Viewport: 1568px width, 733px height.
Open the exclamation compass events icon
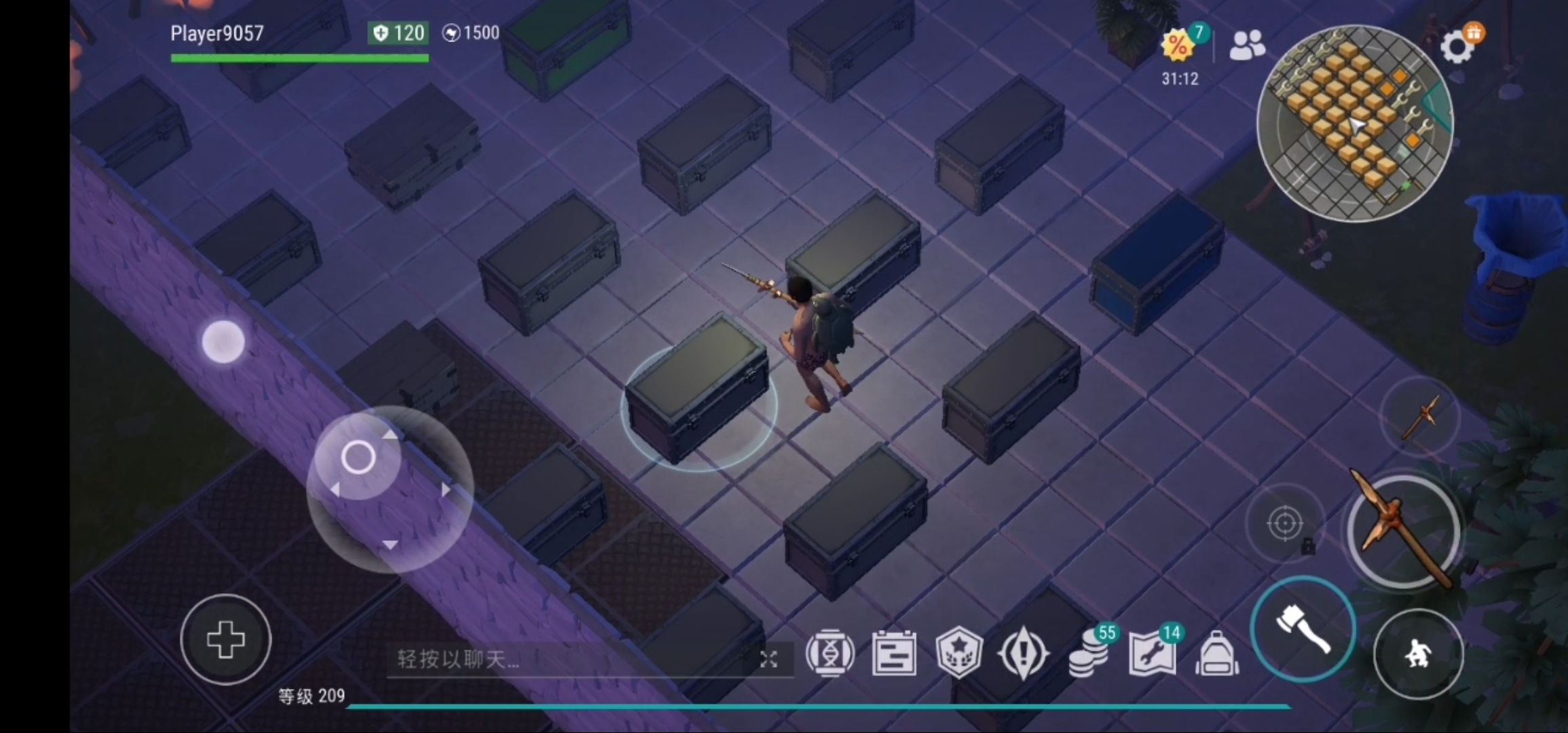pyautogui.click(x=1023, y=654)
